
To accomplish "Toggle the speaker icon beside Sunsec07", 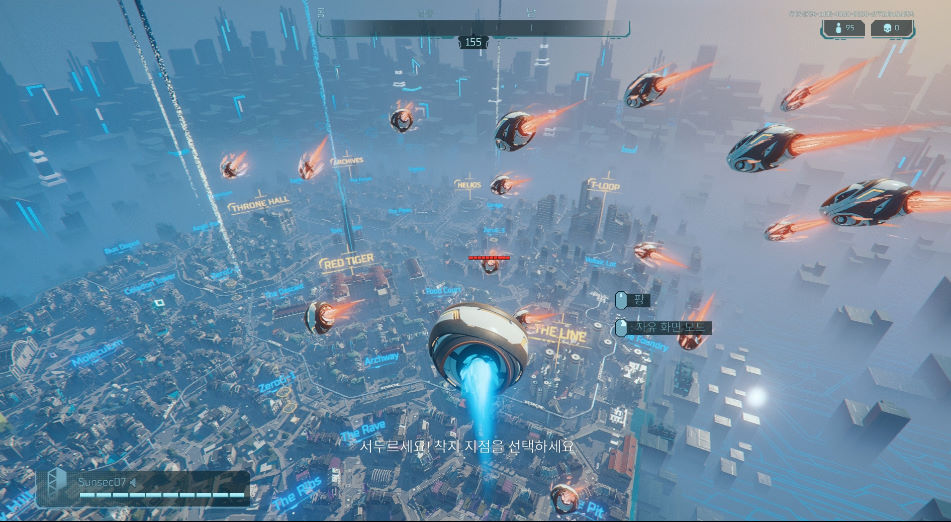I will 133,482.
